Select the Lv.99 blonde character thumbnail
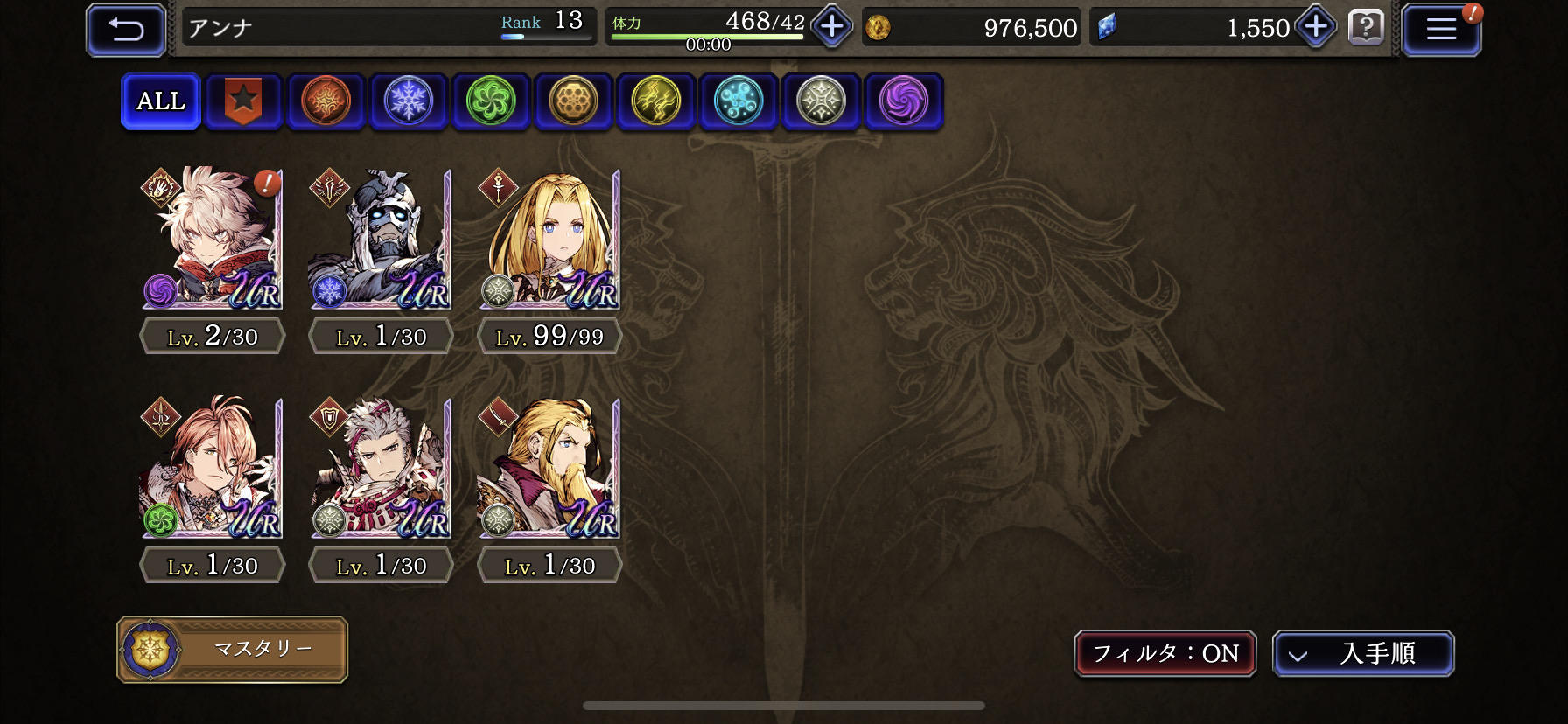 point(549,240)
